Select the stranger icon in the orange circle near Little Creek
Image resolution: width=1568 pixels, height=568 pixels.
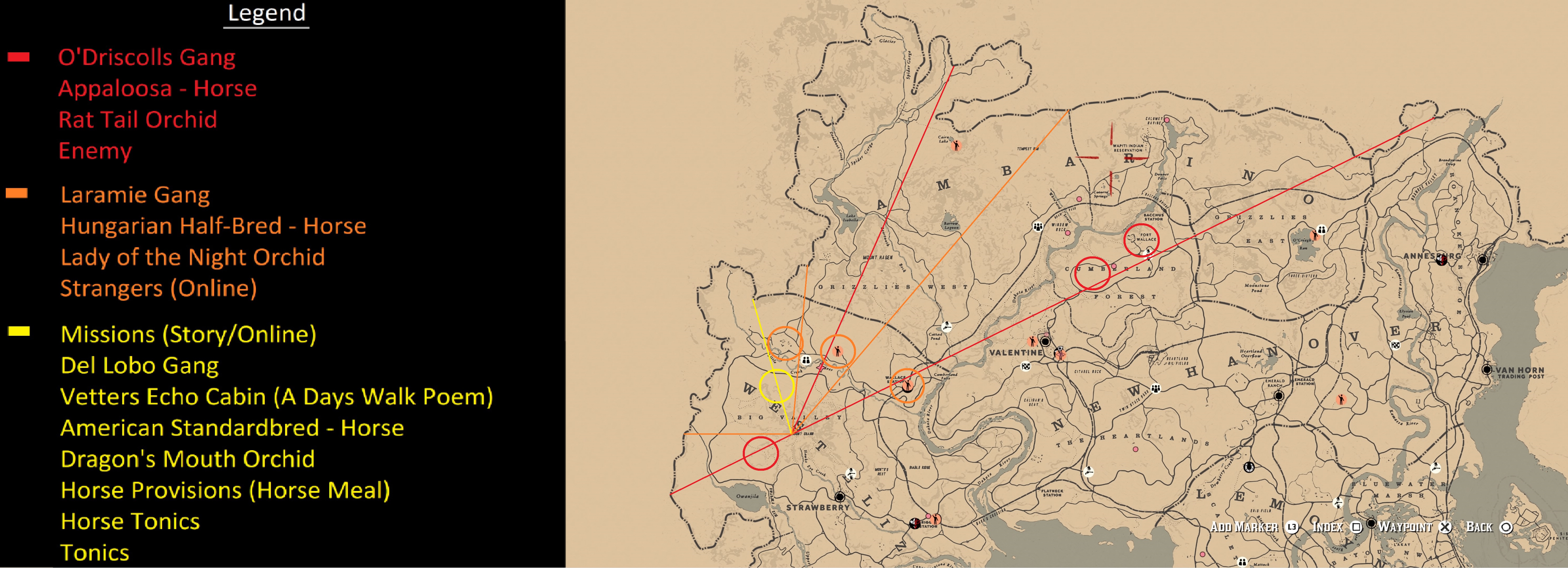click(838, 352)
